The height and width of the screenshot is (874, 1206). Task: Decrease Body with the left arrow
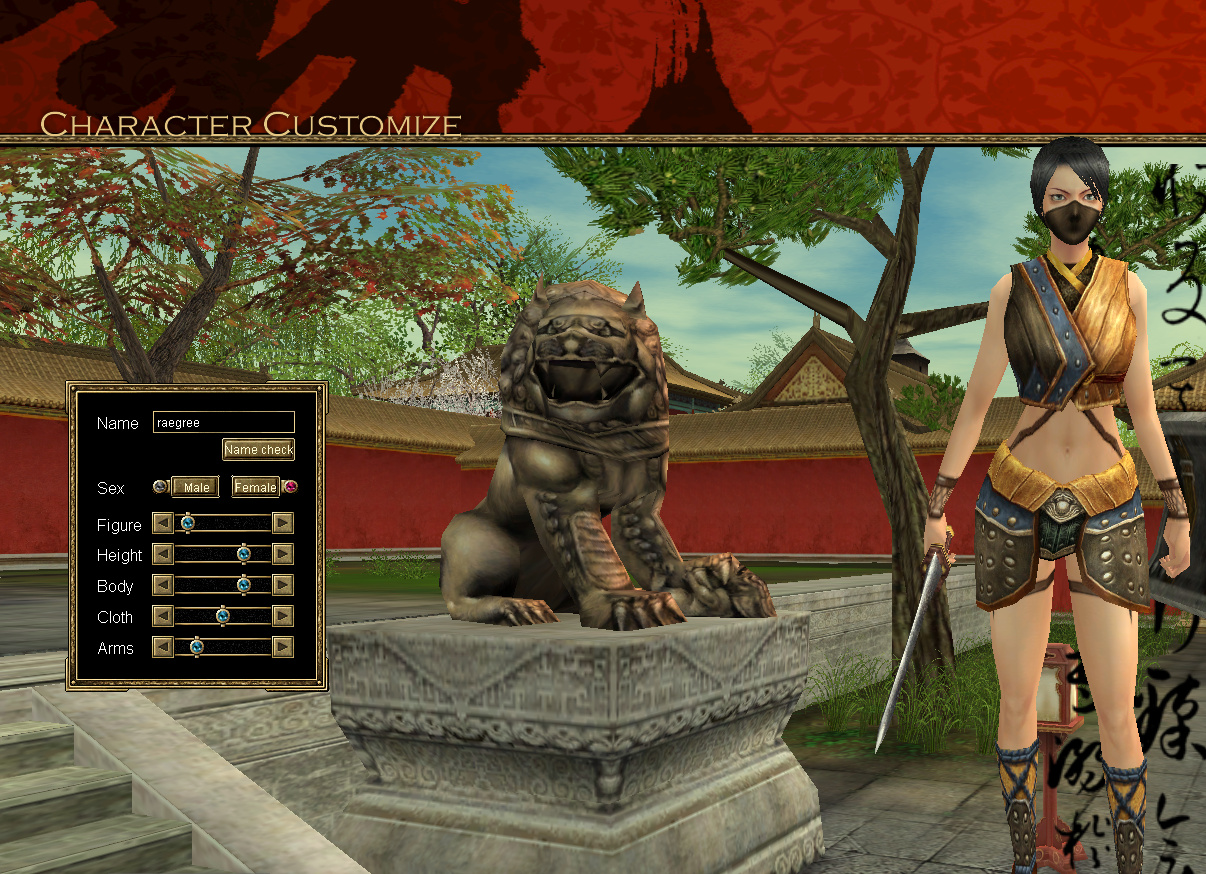pos(162,585)
